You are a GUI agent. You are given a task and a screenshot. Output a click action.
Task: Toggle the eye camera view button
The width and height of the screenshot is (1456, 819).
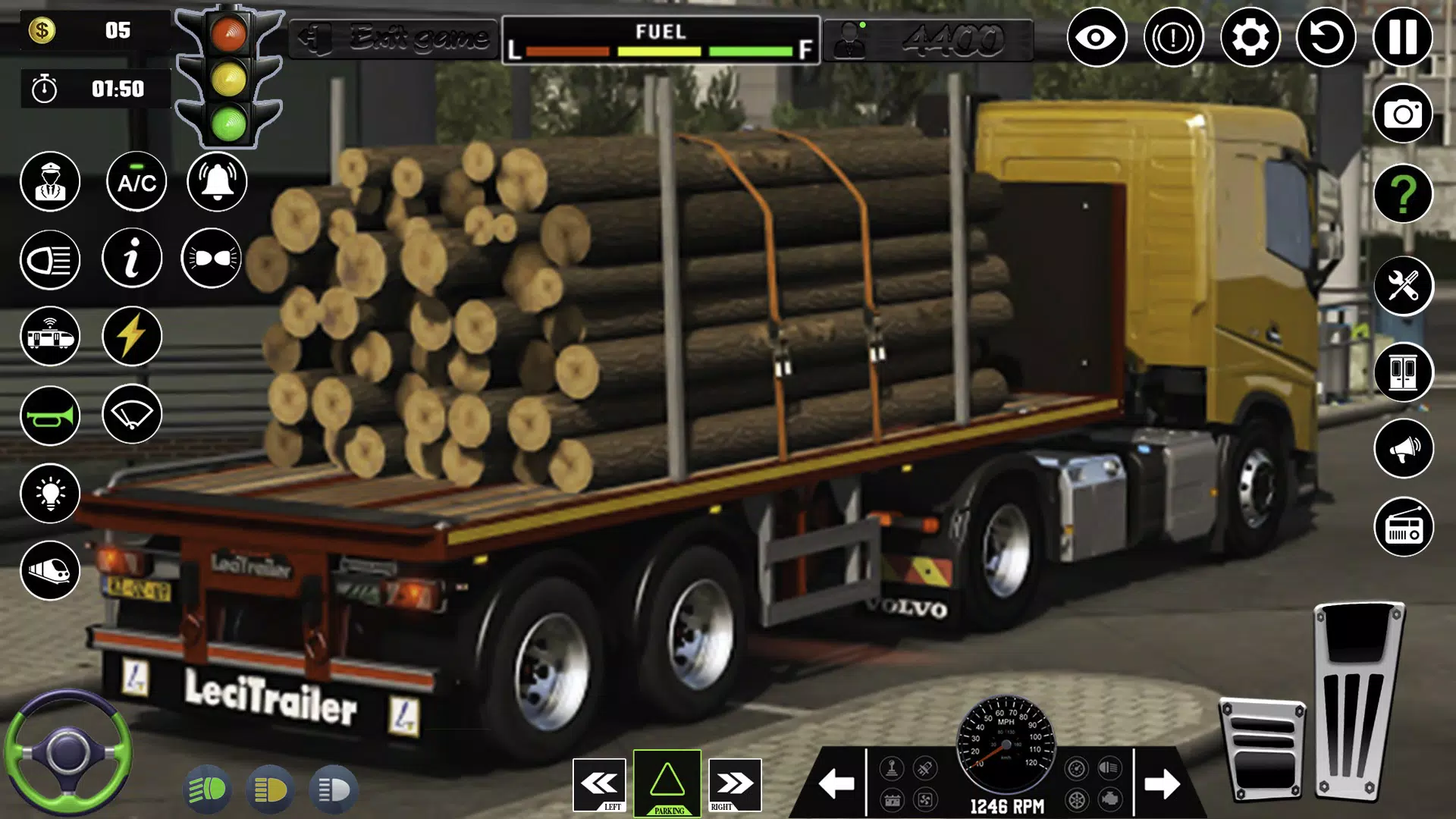(1097, 37)
